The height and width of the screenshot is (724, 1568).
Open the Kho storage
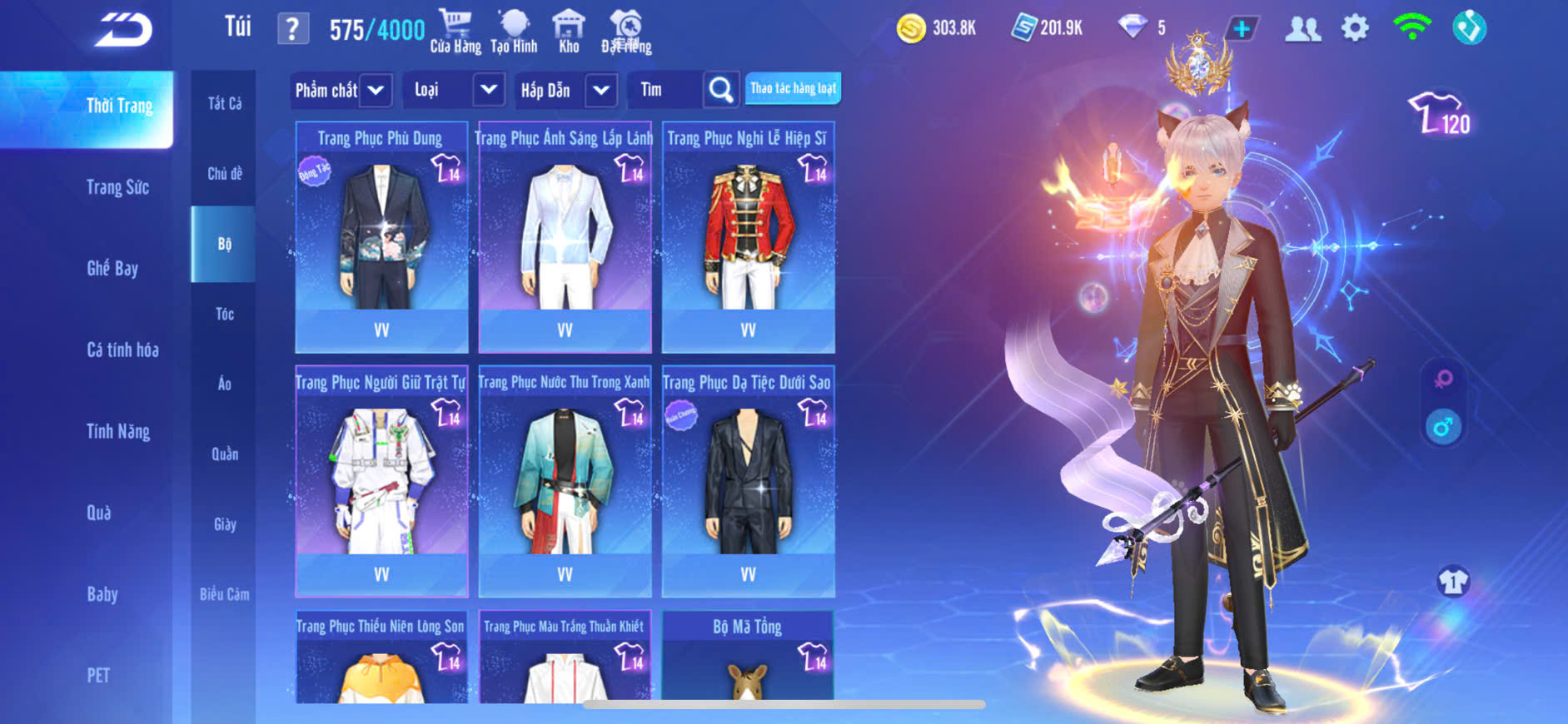[569, 32]
